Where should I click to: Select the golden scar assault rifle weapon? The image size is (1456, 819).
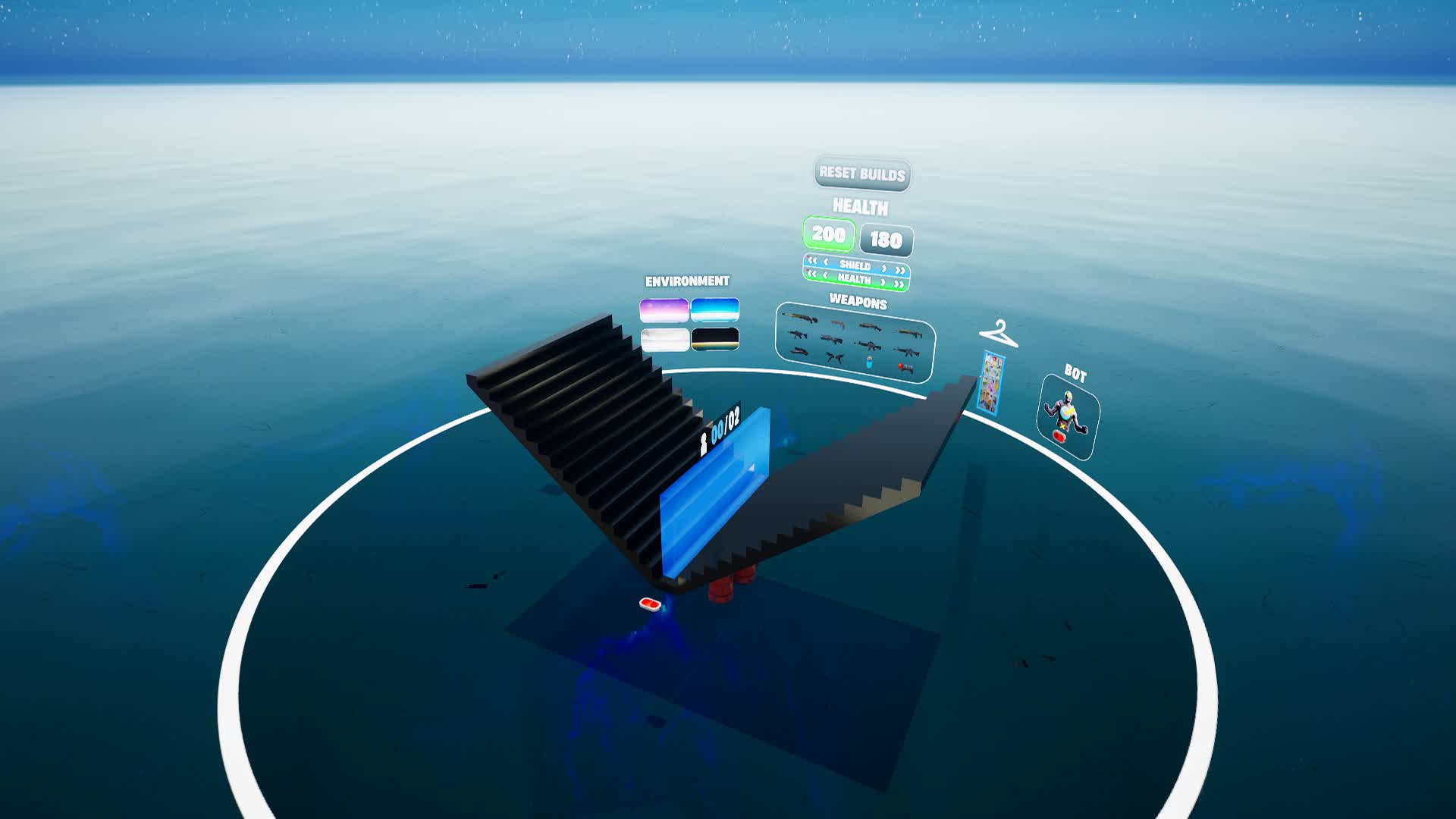click(x=799, y=318)
